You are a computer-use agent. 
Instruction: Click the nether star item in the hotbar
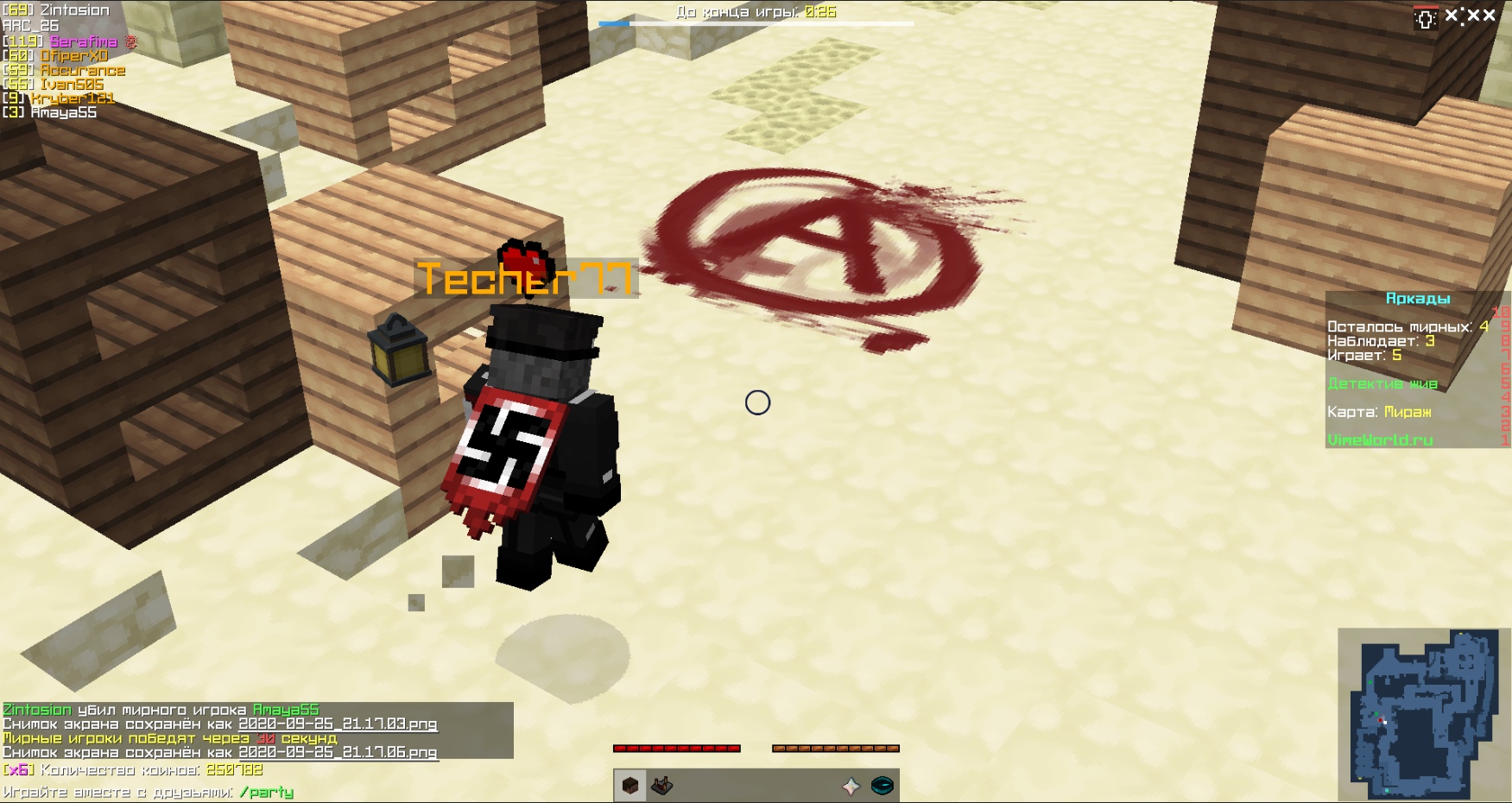click(850, 785)
